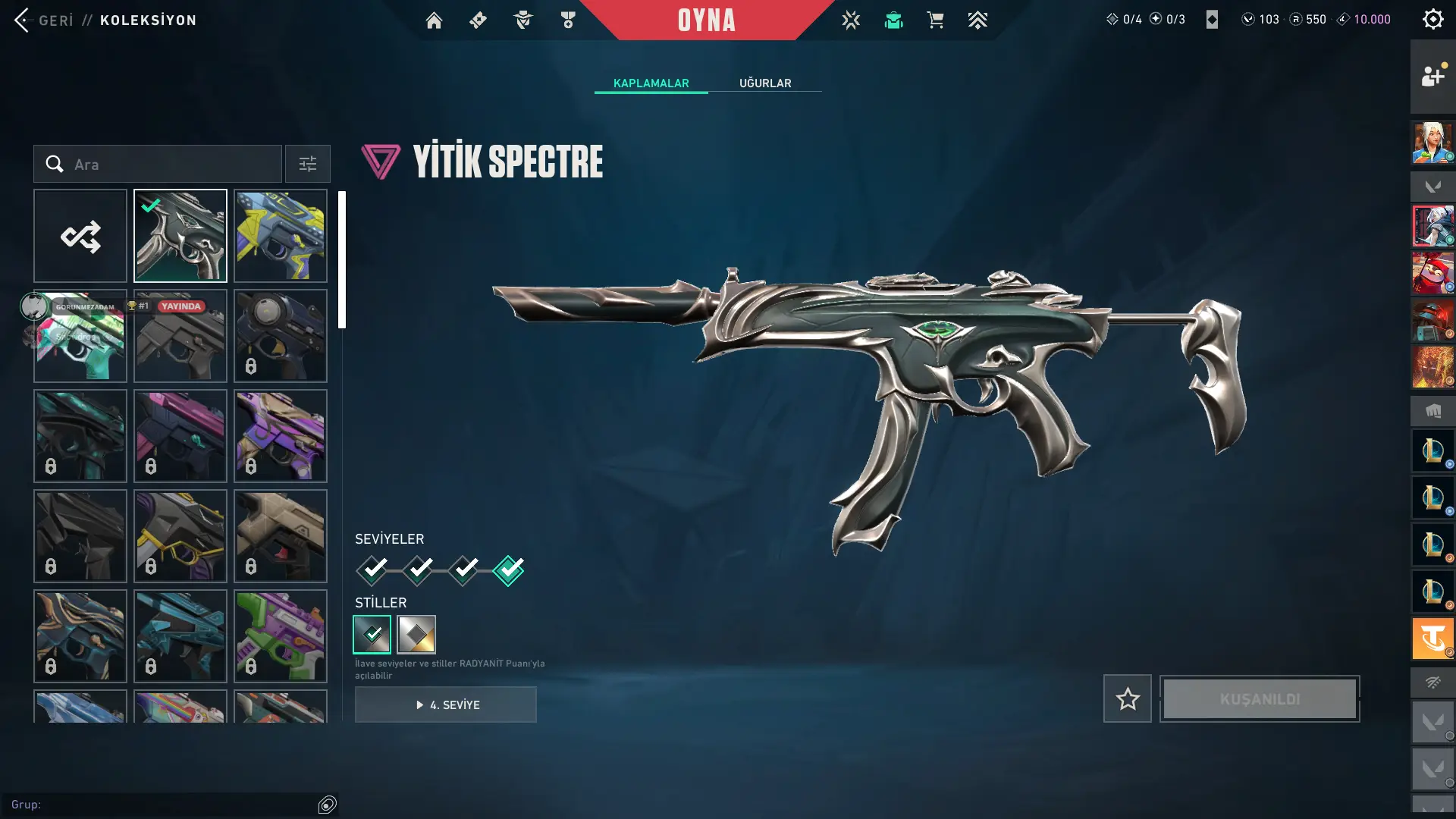Select the Kaplamalar tab

[651, 83]
